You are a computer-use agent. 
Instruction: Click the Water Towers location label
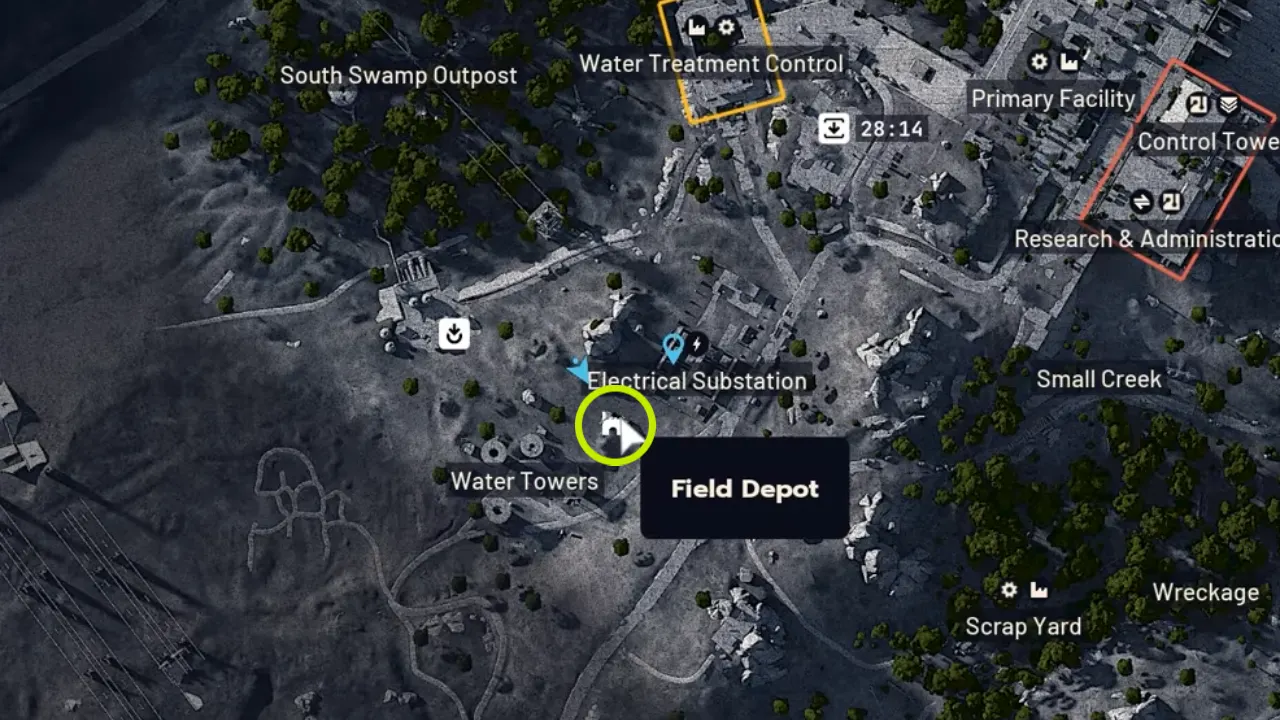pyautogui.click(x=524, y=481)
